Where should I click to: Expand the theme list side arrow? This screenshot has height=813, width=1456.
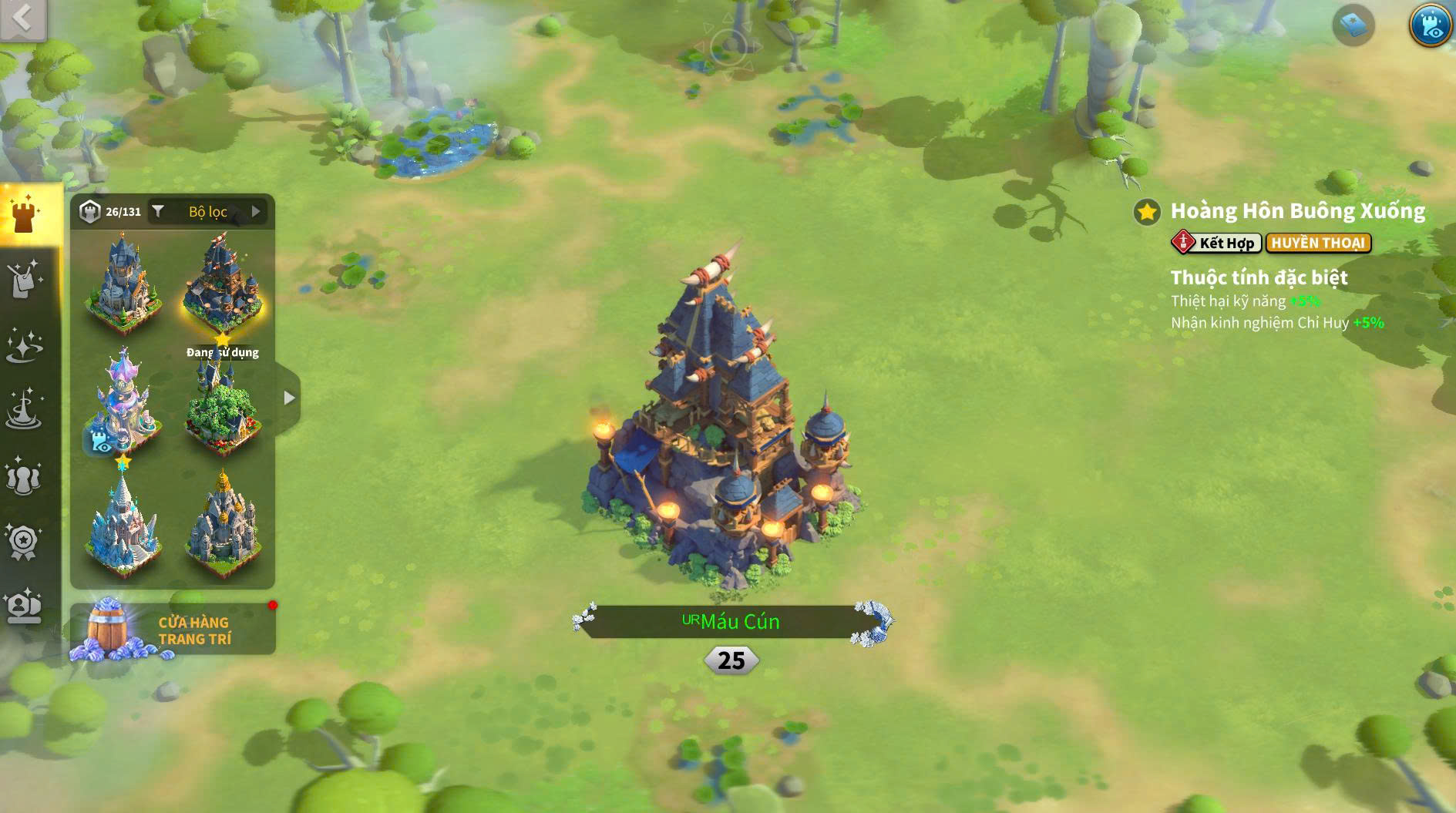point(289,398)
